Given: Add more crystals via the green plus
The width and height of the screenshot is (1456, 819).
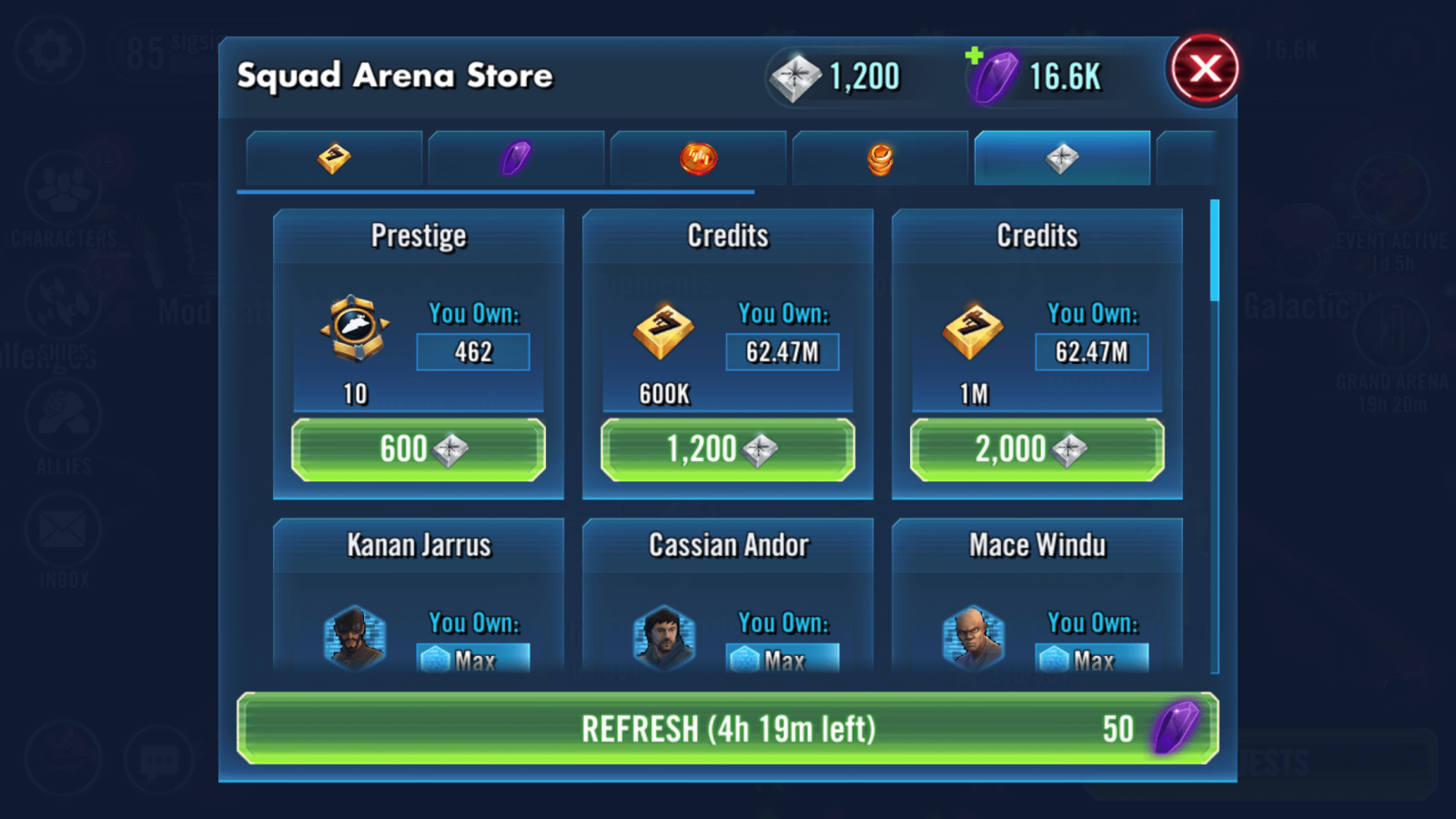Looking at the screenshot, I should tap(975, 56).
